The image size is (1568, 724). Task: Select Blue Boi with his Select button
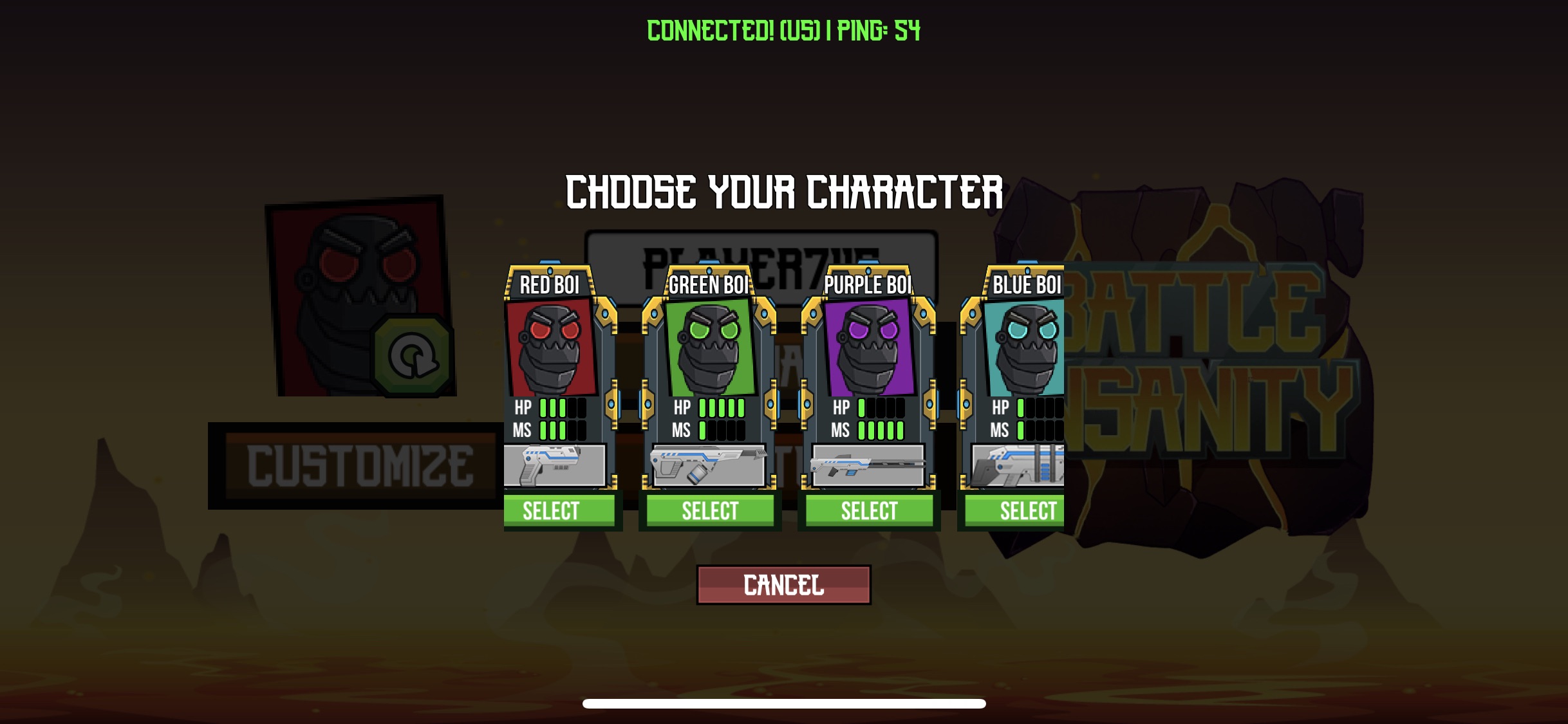[1029, 510]
